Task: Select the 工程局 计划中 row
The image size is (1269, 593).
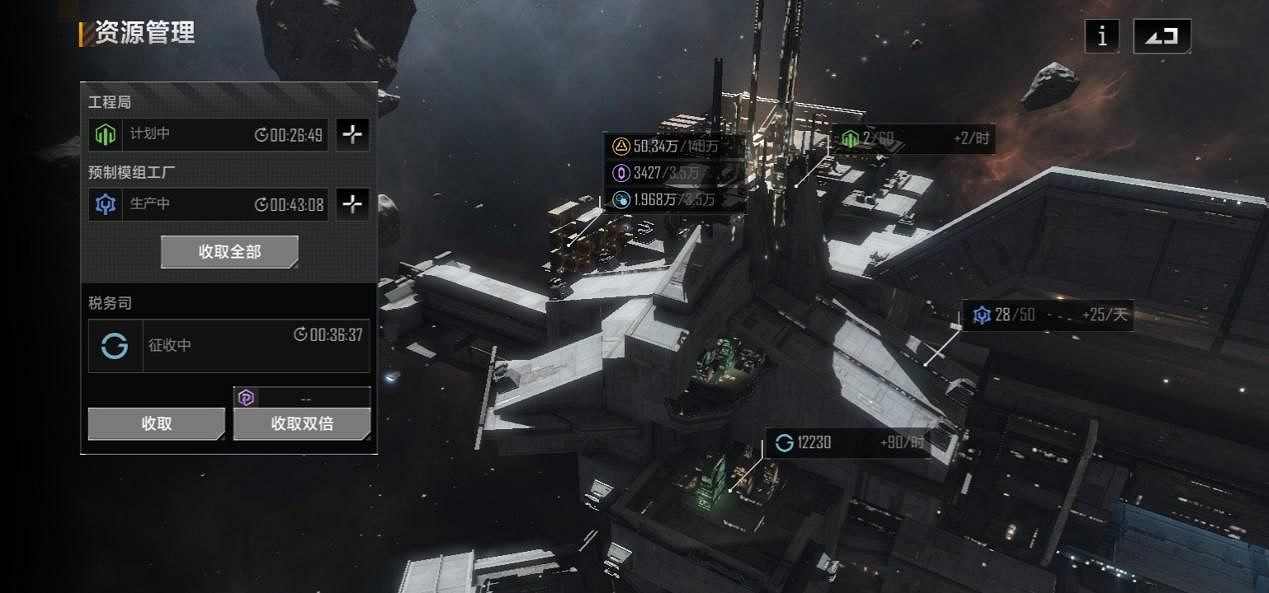Action: coord(208,134)
